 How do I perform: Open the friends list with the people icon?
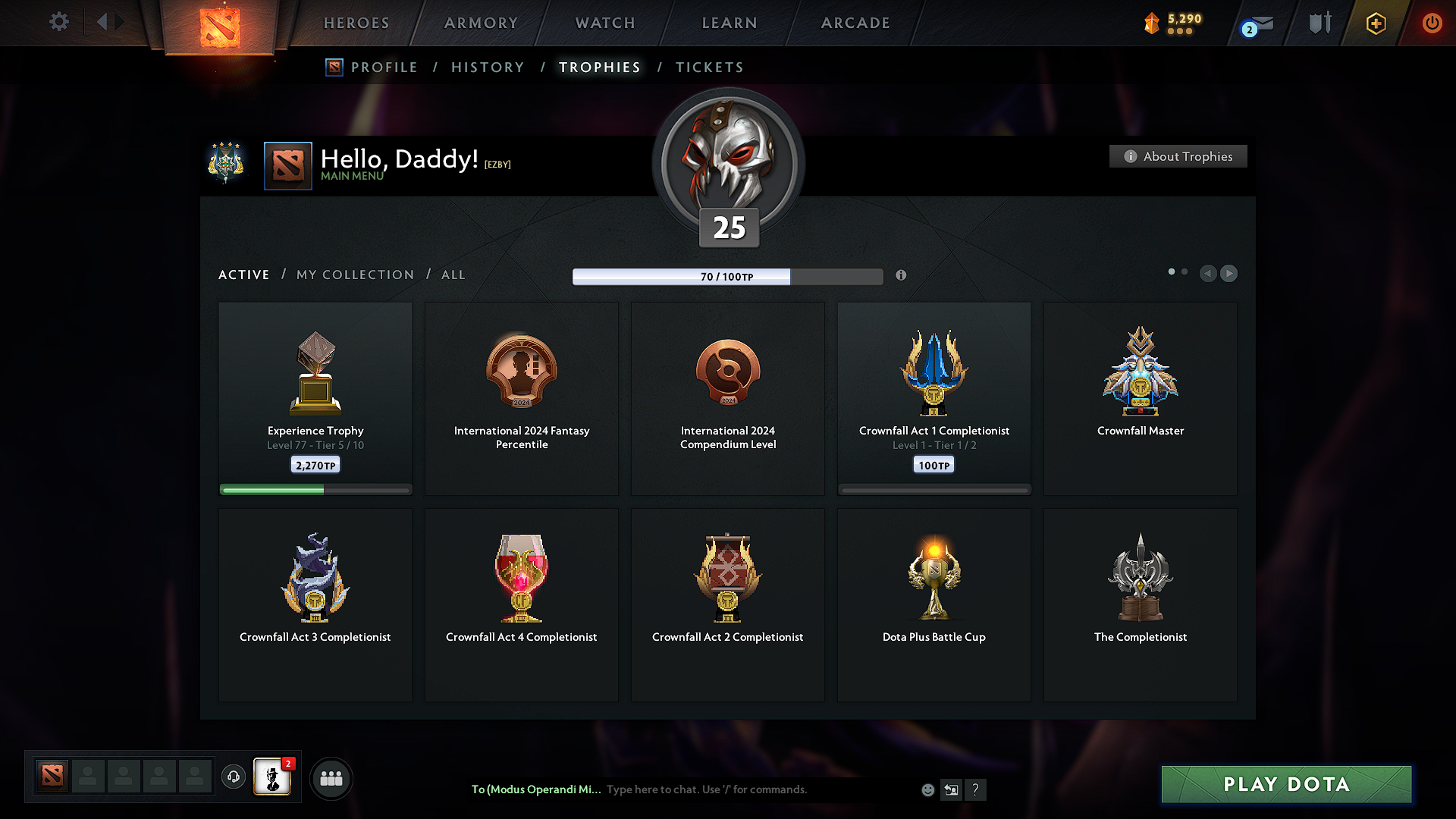point(331,777)
